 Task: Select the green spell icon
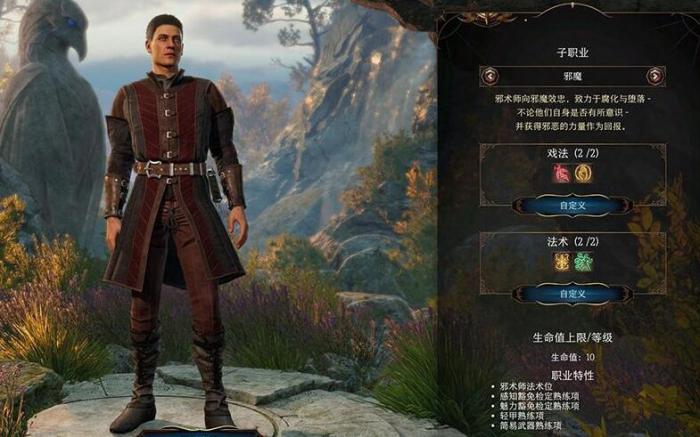click(x=581, y=262)
